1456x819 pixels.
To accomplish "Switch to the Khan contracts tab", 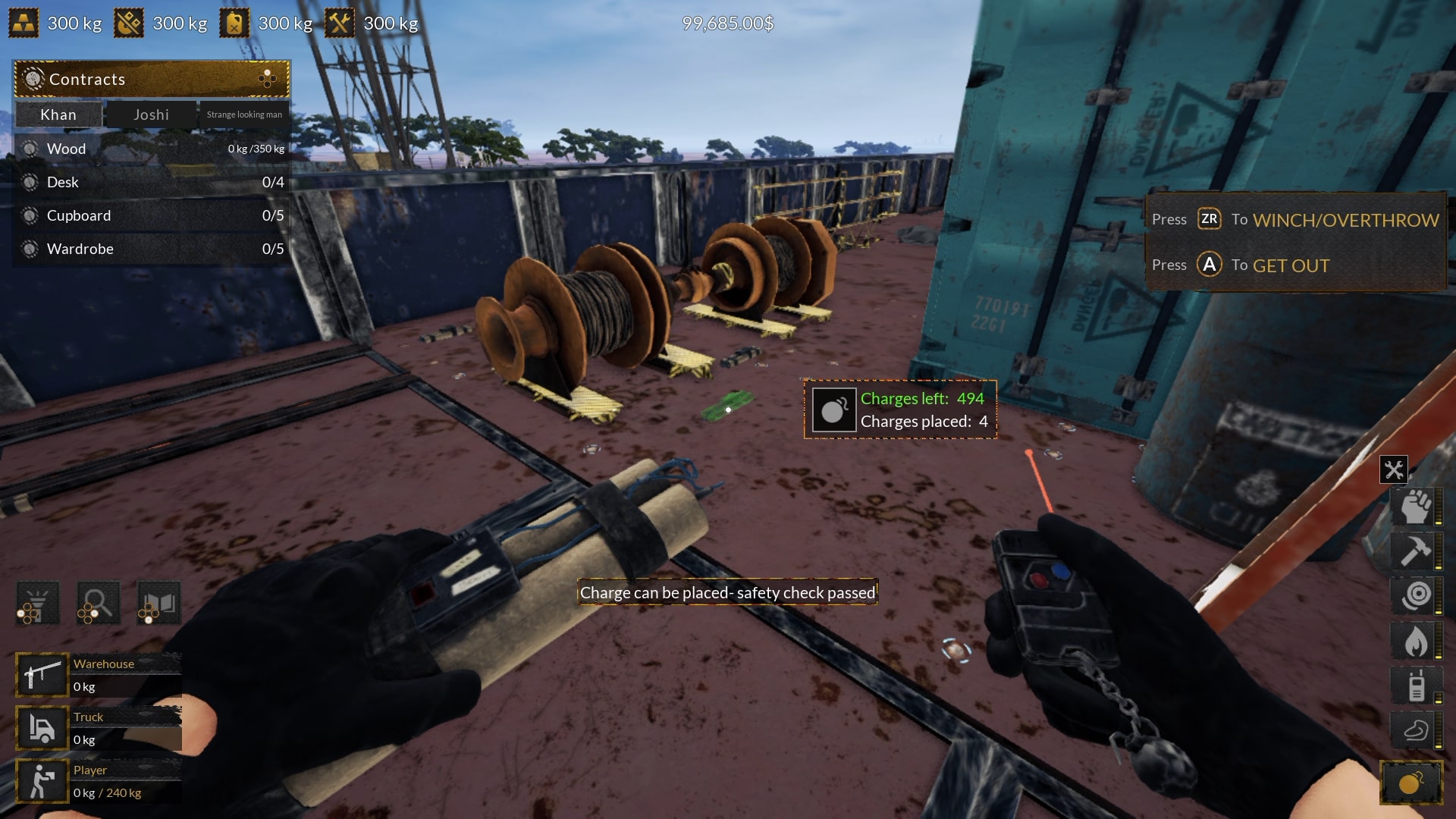I will pos(58,115).
